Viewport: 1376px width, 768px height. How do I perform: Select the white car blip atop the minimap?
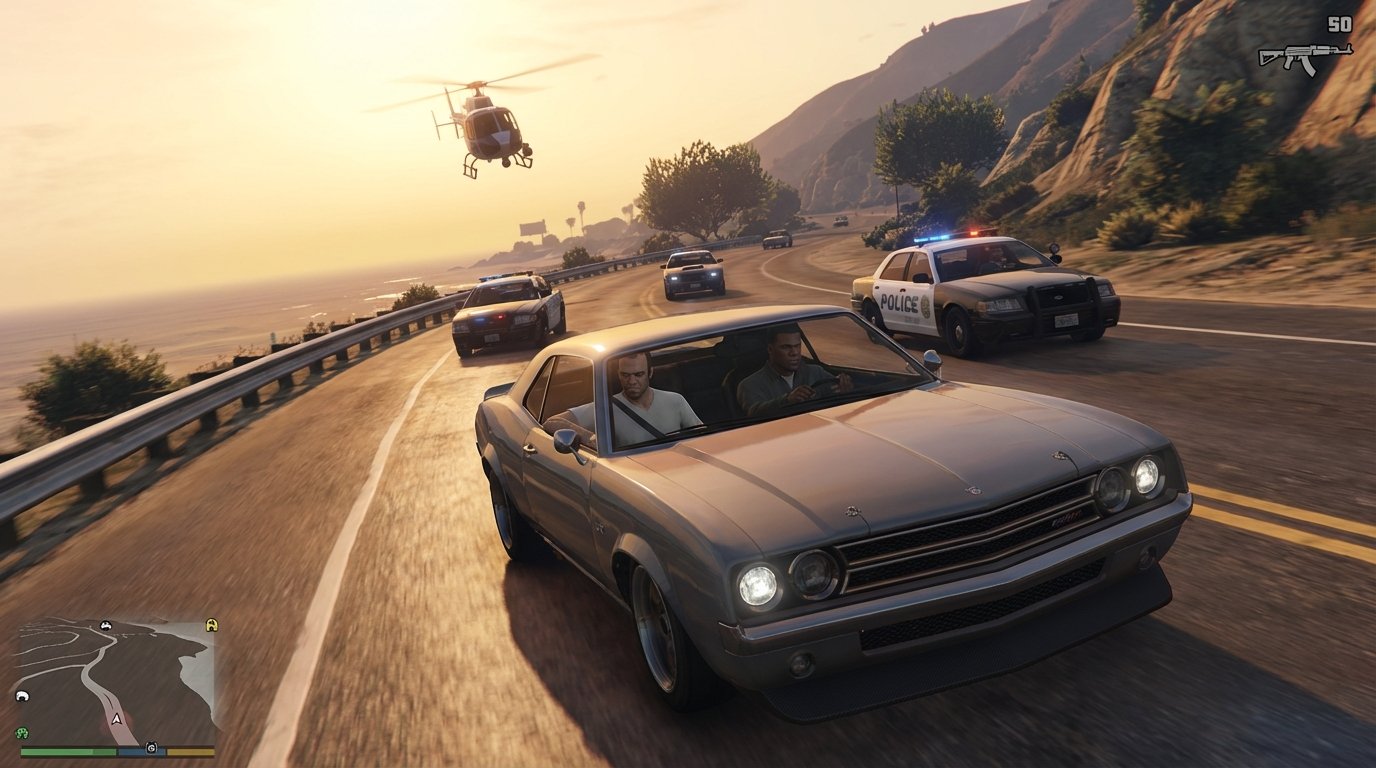tap(106, 626)
